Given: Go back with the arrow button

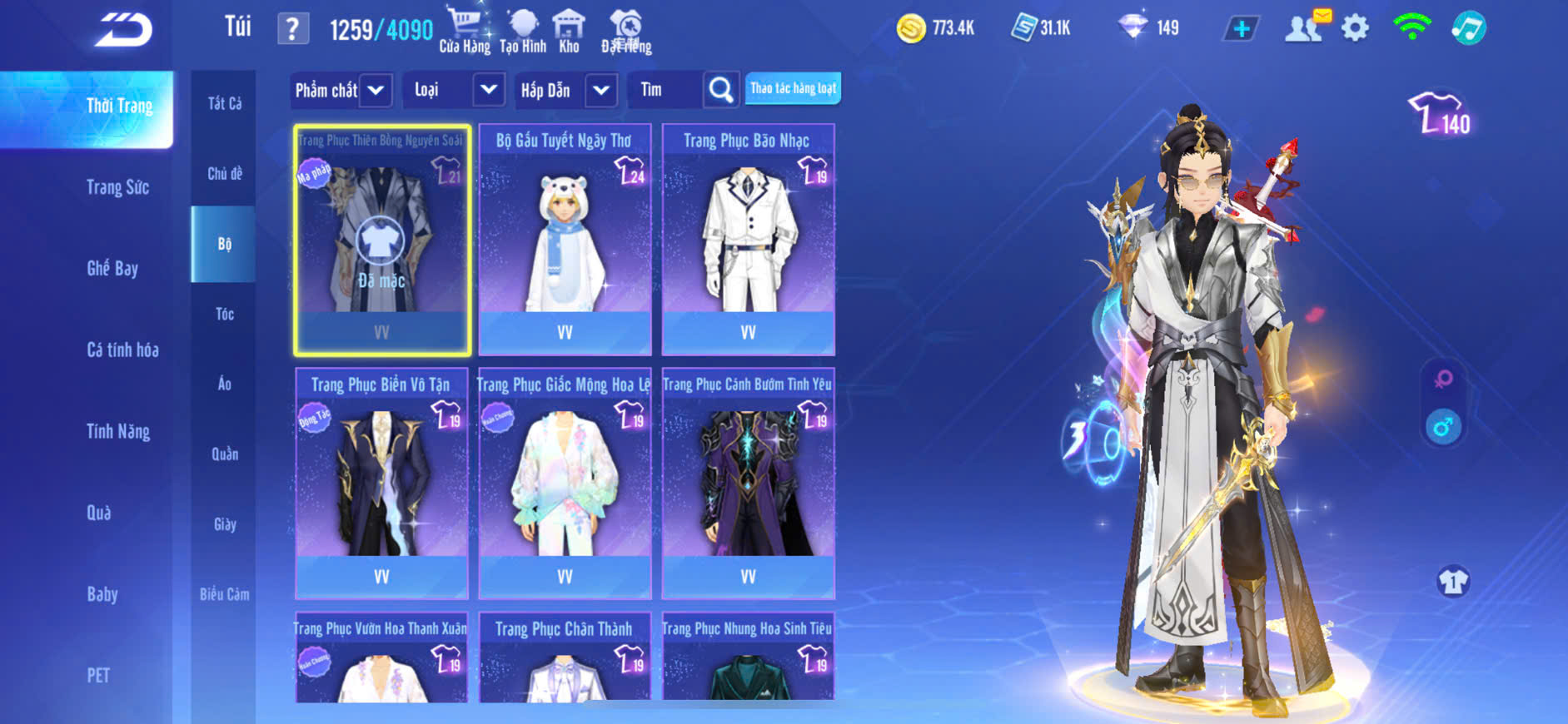Looking at the screenshot, I should [x=122, y=30].
